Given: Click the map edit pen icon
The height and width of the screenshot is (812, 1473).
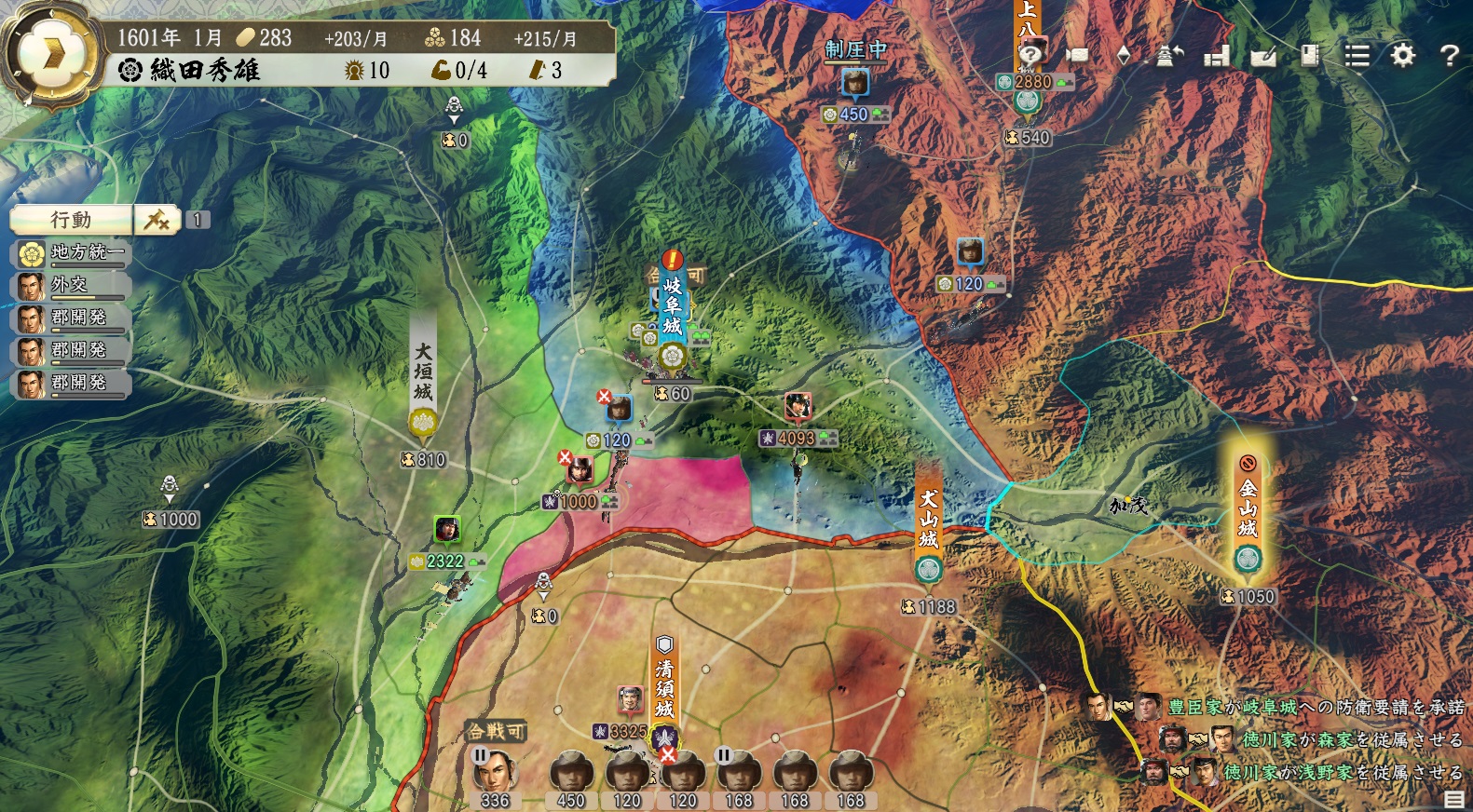Looking at the screenshot, I should click(1263, 56).
